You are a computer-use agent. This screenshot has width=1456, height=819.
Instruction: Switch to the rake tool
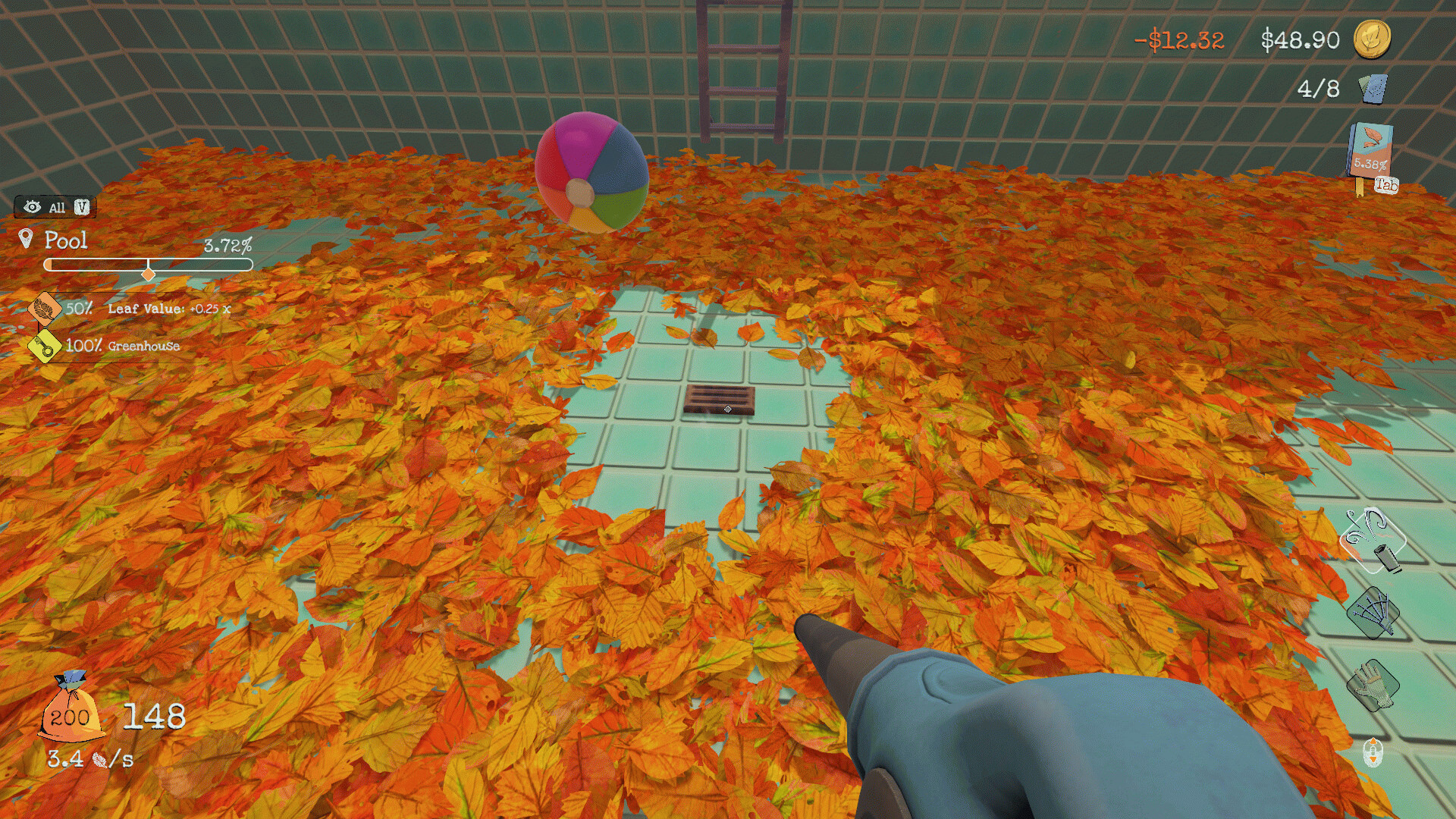(x=1373, y=611)
